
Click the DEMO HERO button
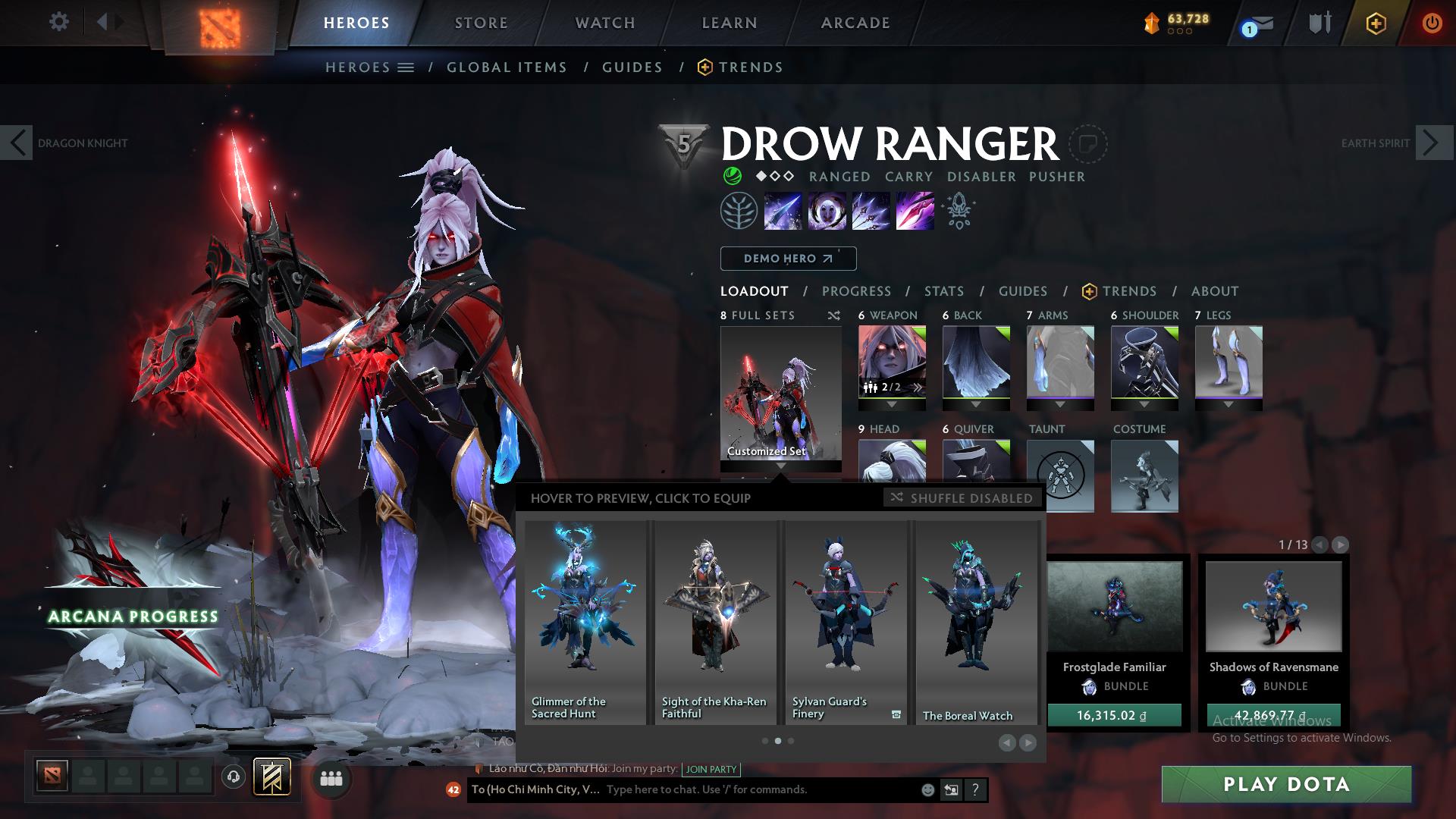[787, 259]
